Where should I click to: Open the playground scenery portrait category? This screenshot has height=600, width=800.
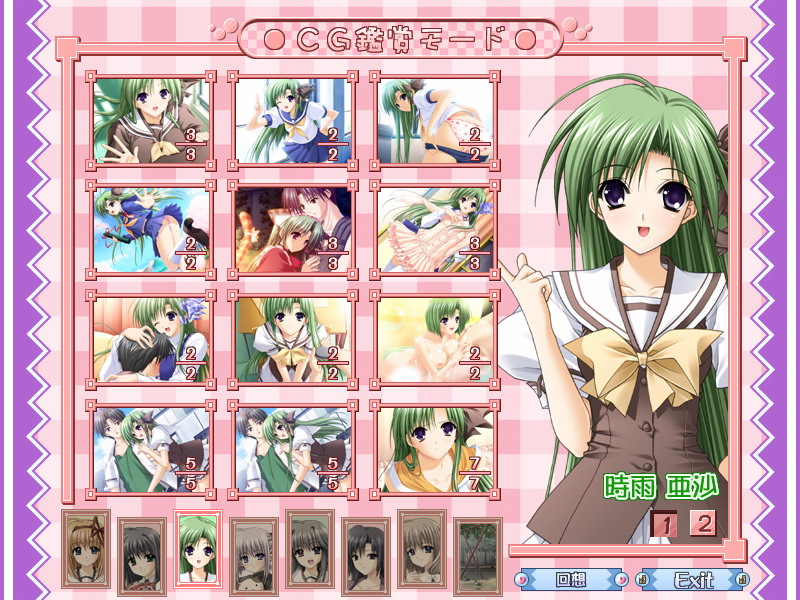tap(478, 554)
